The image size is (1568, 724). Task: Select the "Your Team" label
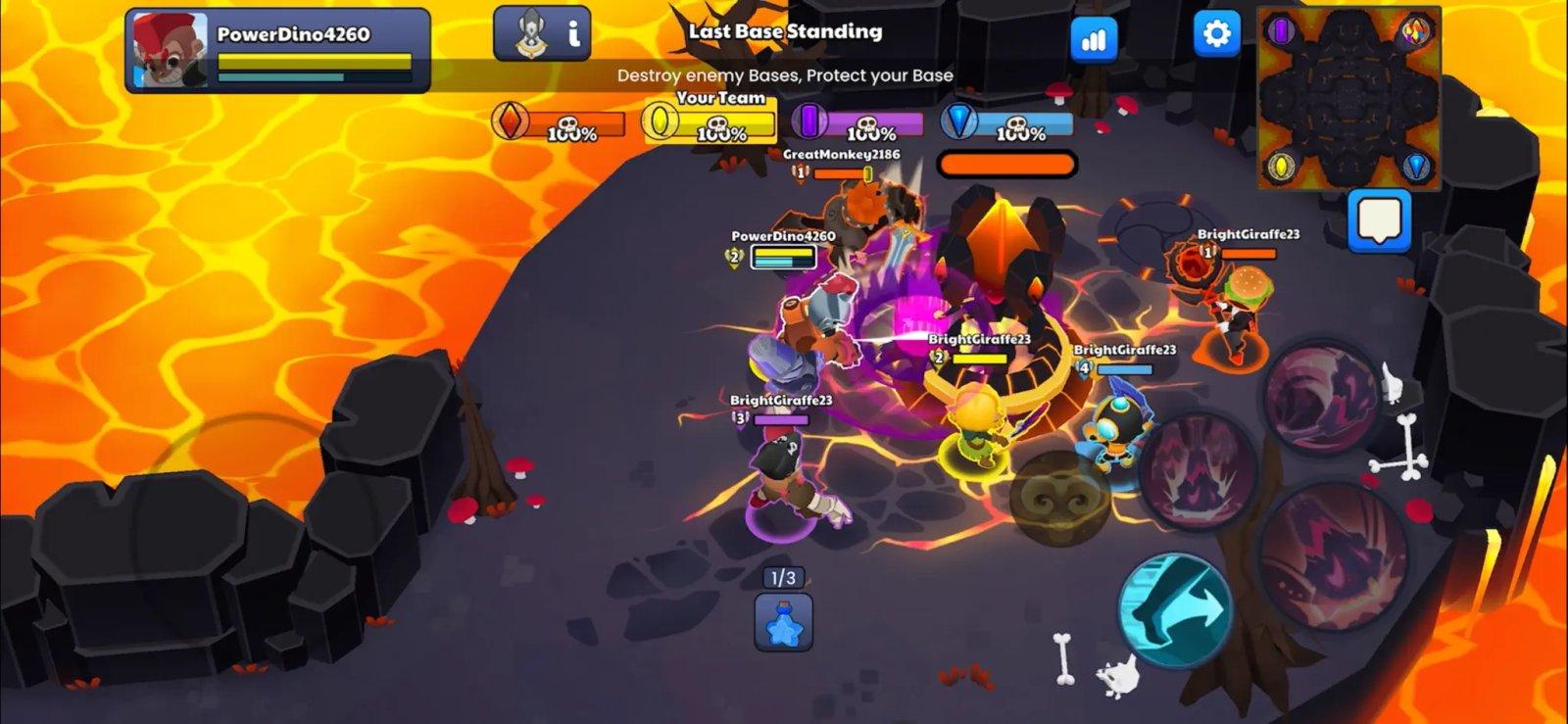[721, 98]
